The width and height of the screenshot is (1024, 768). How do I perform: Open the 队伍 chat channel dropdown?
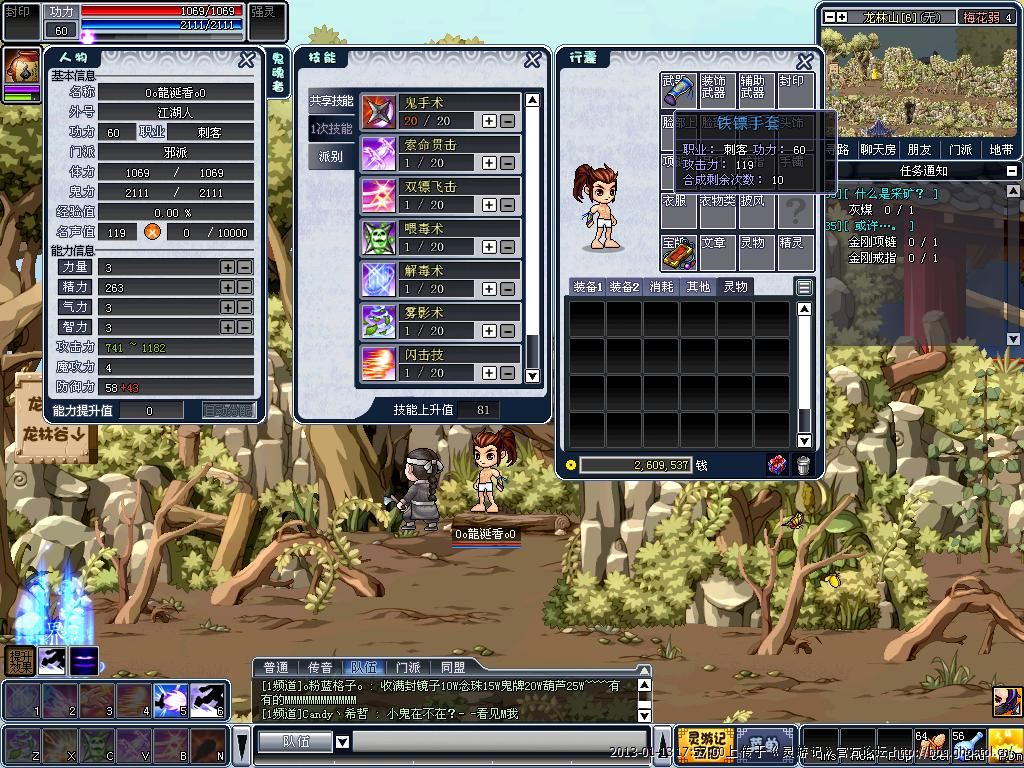(x=342, y=742)
